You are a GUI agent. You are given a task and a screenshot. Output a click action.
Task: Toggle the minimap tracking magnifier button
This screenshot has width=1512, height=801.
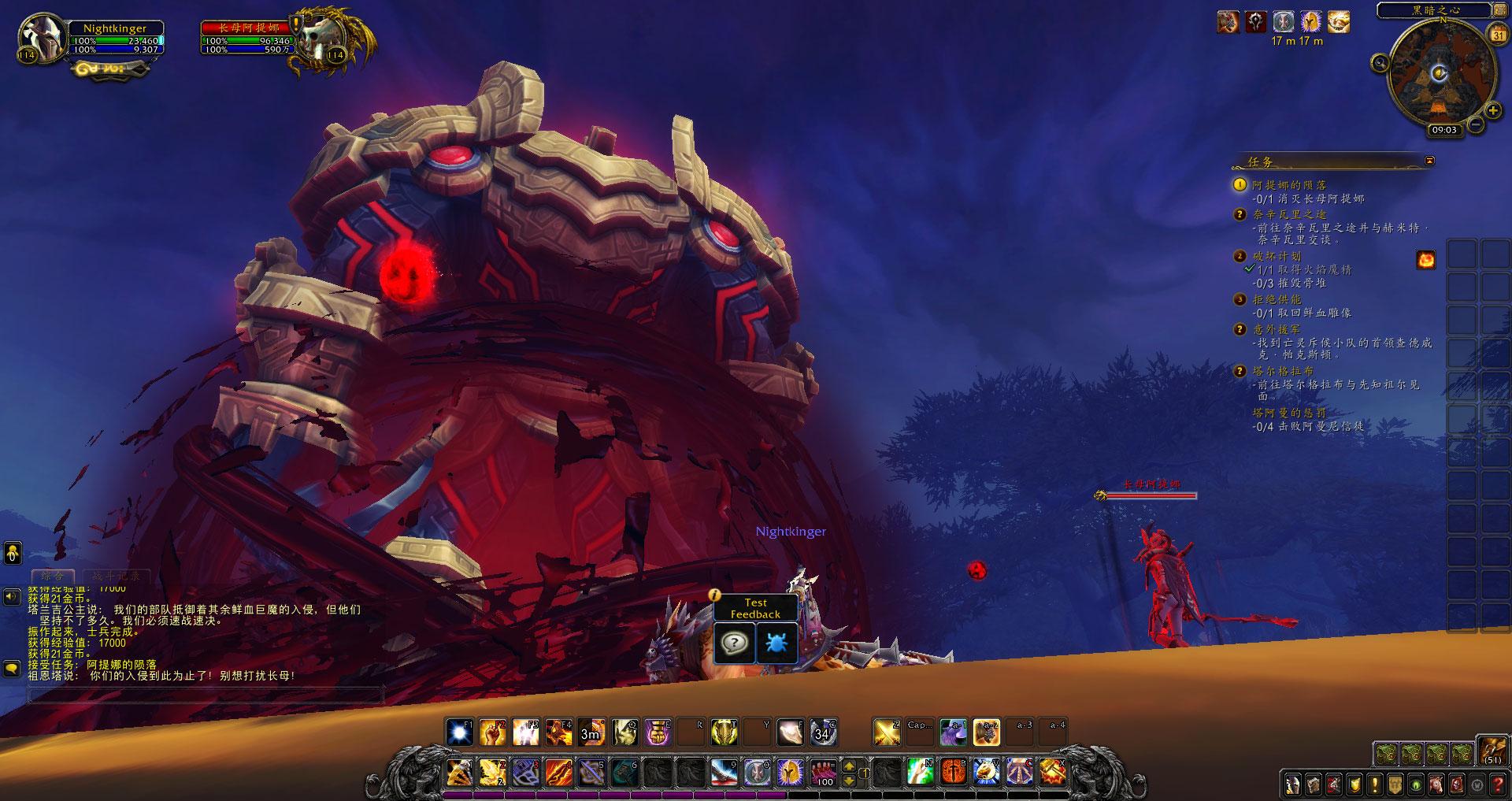pyautogui.click(x=1379, y=63)
